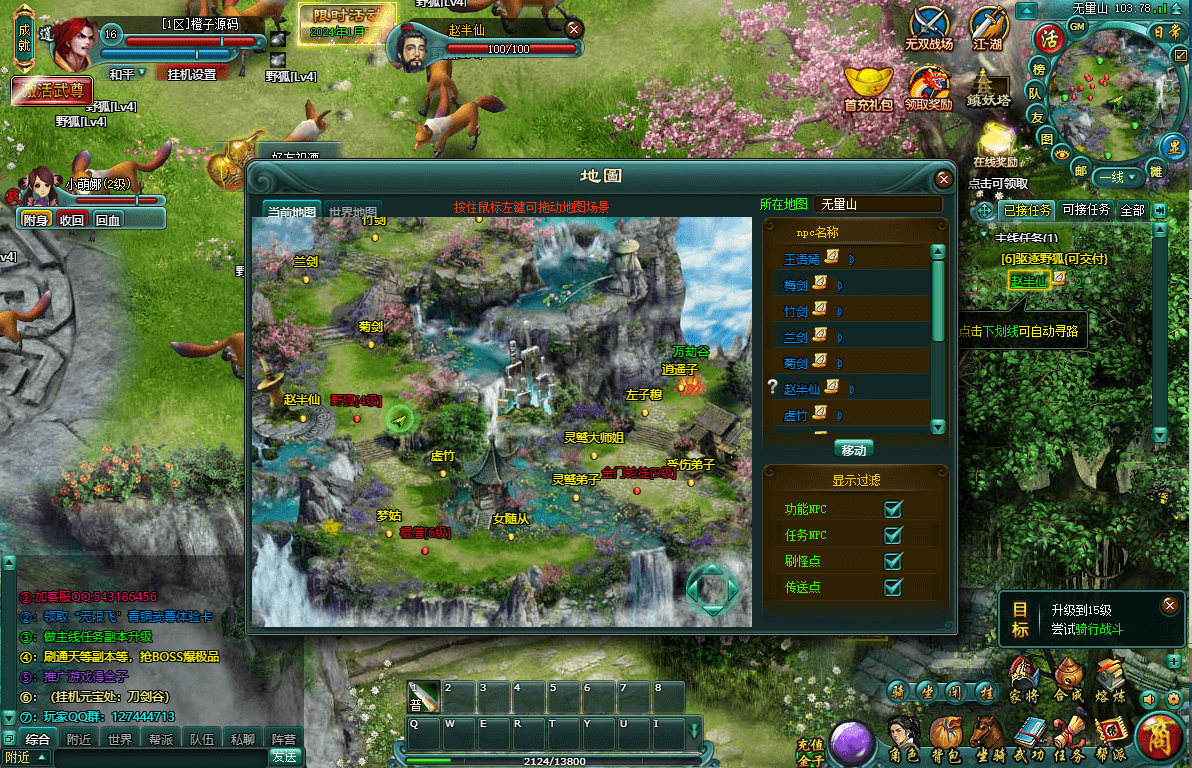The width and height of the screenshot is (1192, 768).
Task: Toggle the 刷怪点 filter checkbox
Action: point(893,561)
